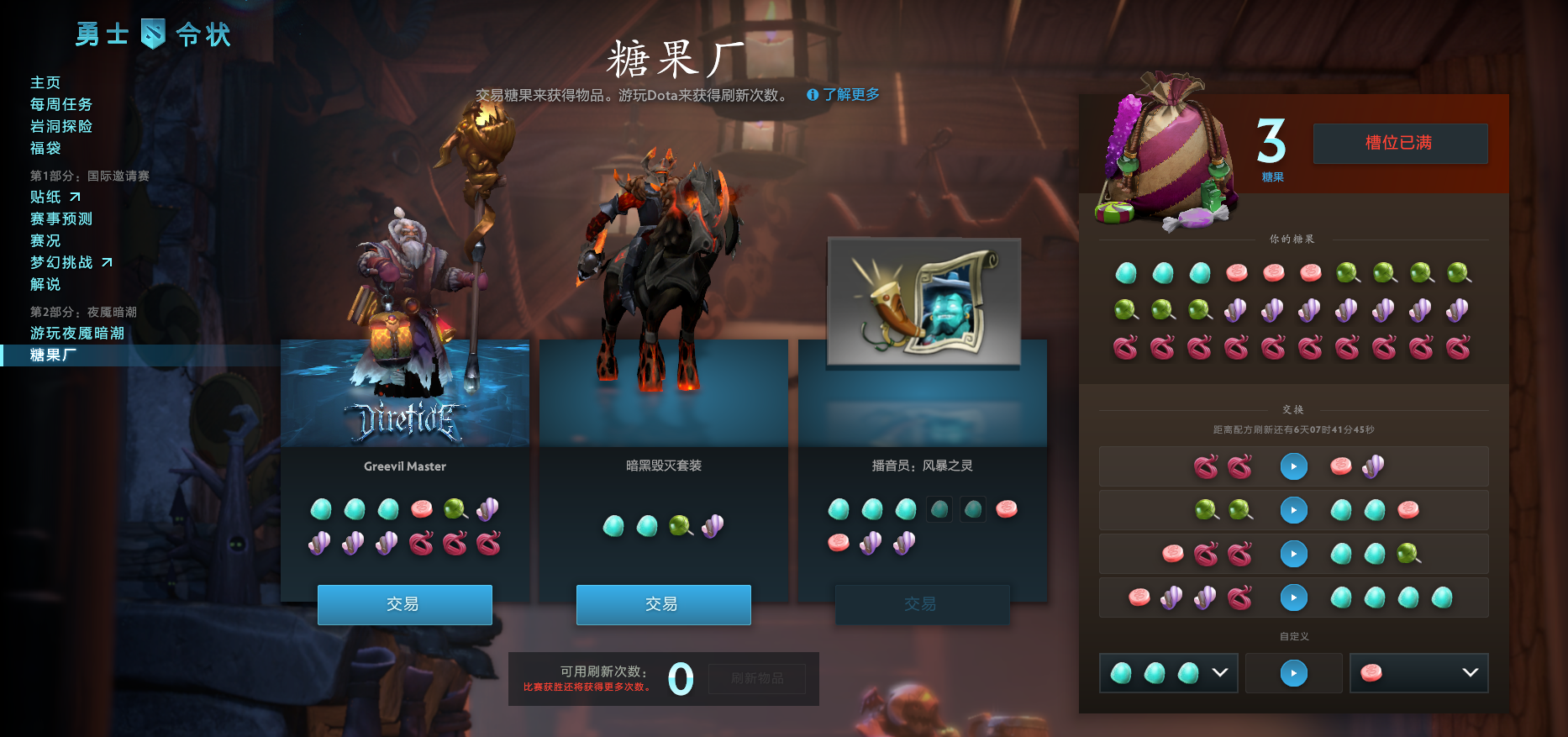Go to 赛事预测 tournament predictions
The image size is (1568, 737).
[61, 218]
